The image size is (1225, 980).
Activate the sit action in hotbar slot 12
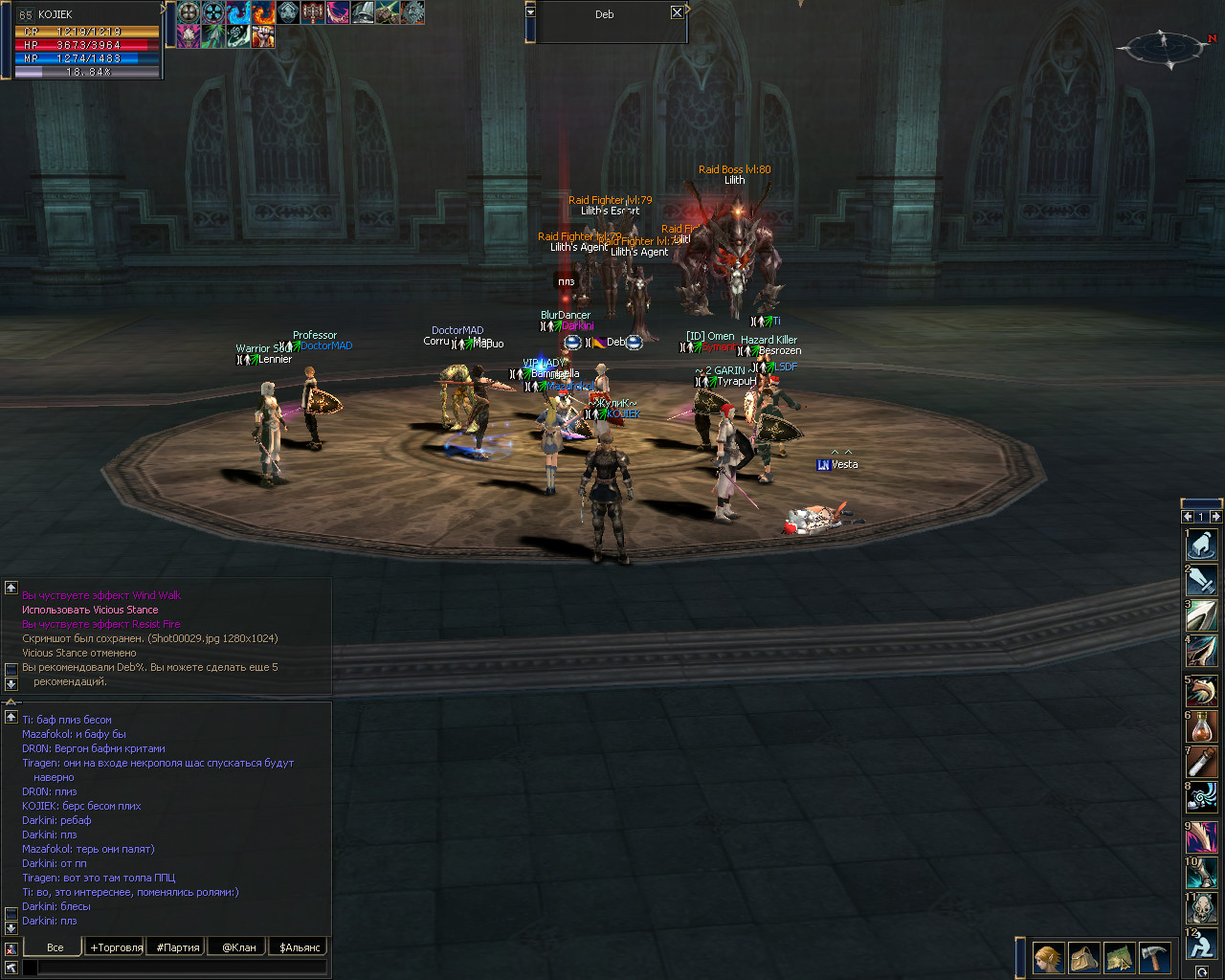click(1201, 945)
